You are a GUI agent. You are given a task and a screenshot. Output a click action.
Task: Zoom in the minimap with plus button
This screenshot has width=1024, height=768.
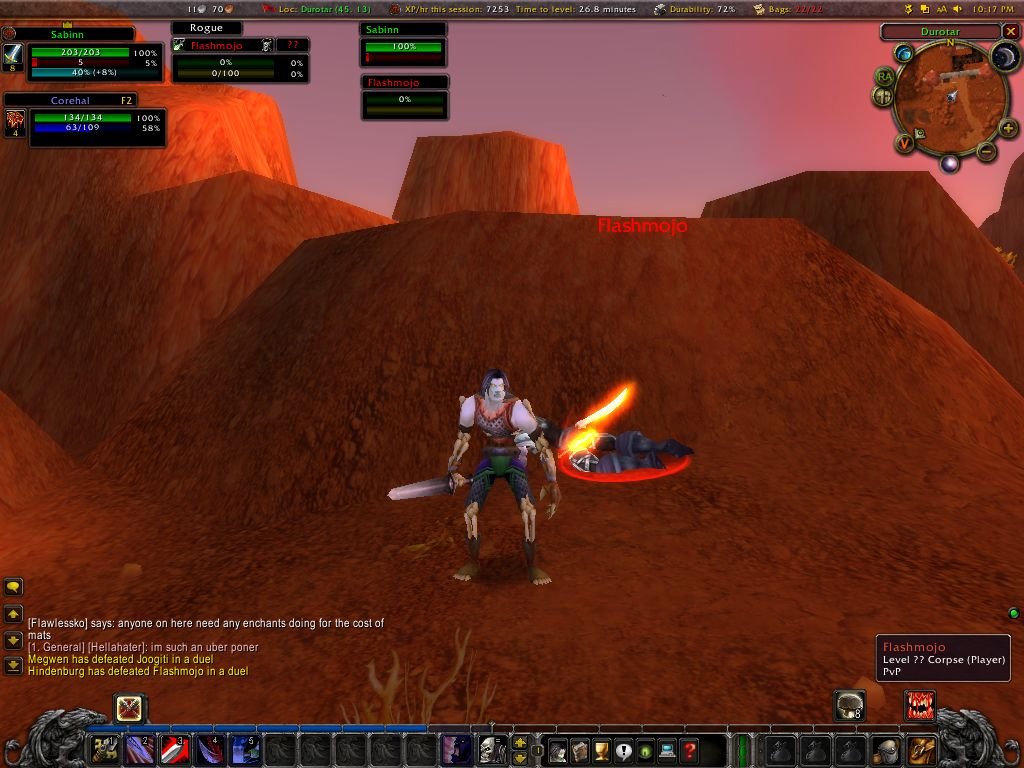tap(1008, 128)
